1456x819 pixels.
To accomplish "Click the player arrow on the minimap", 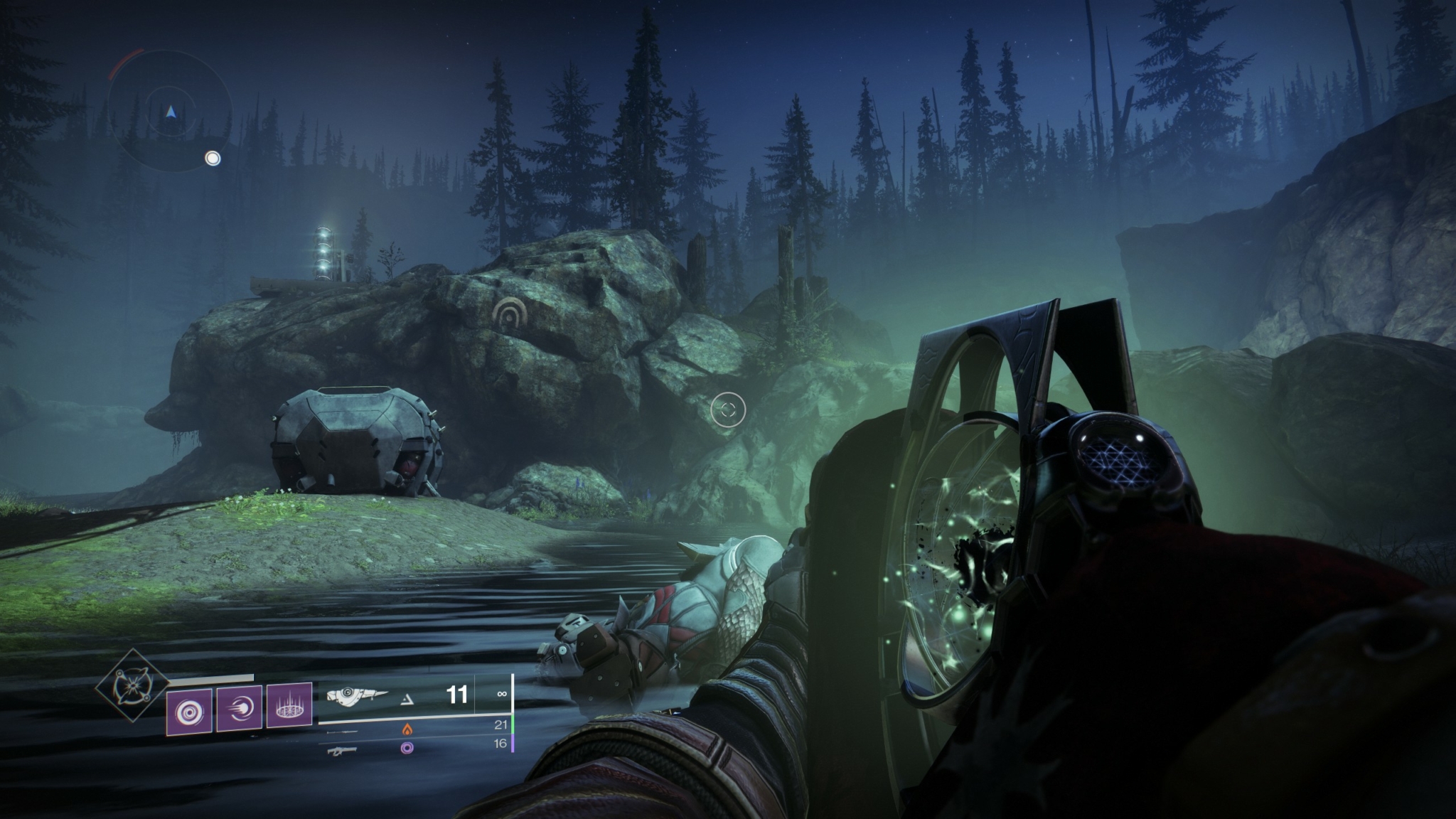I will 171,112.
